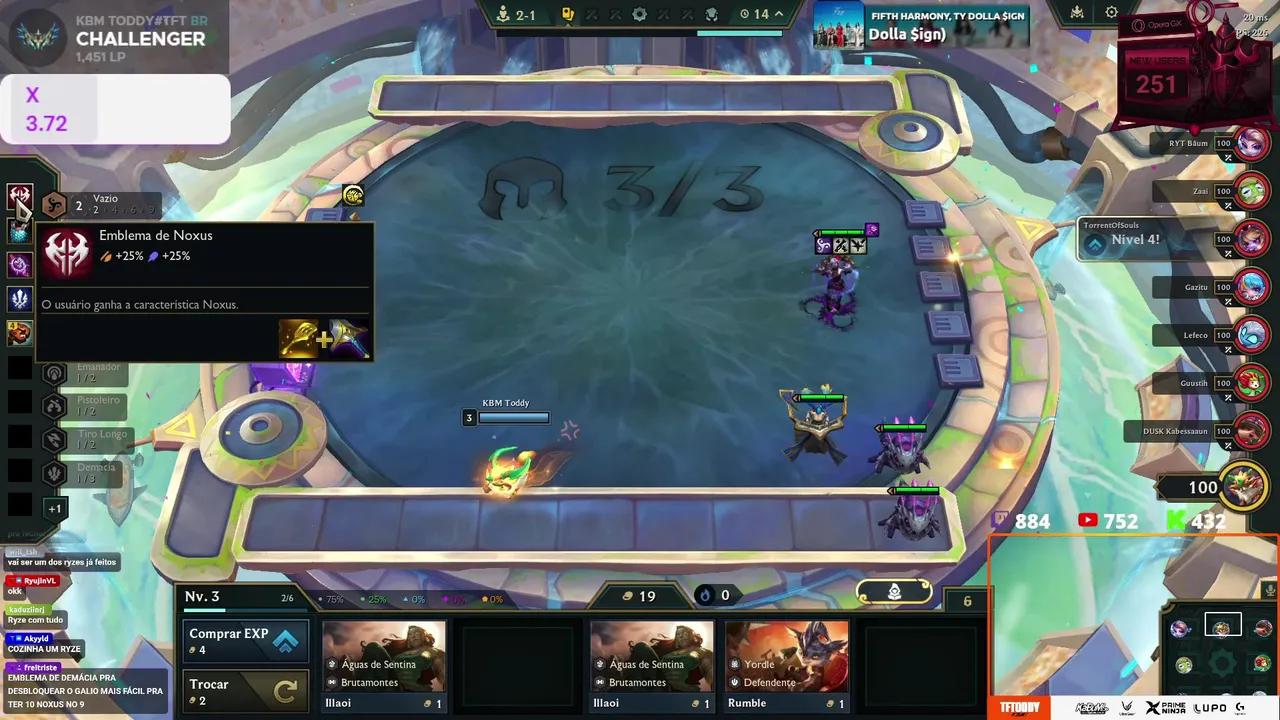Click the Twitch icon next to 884
The height and width of the screenshot is (720, 1280).
[x=1001, y=520]
